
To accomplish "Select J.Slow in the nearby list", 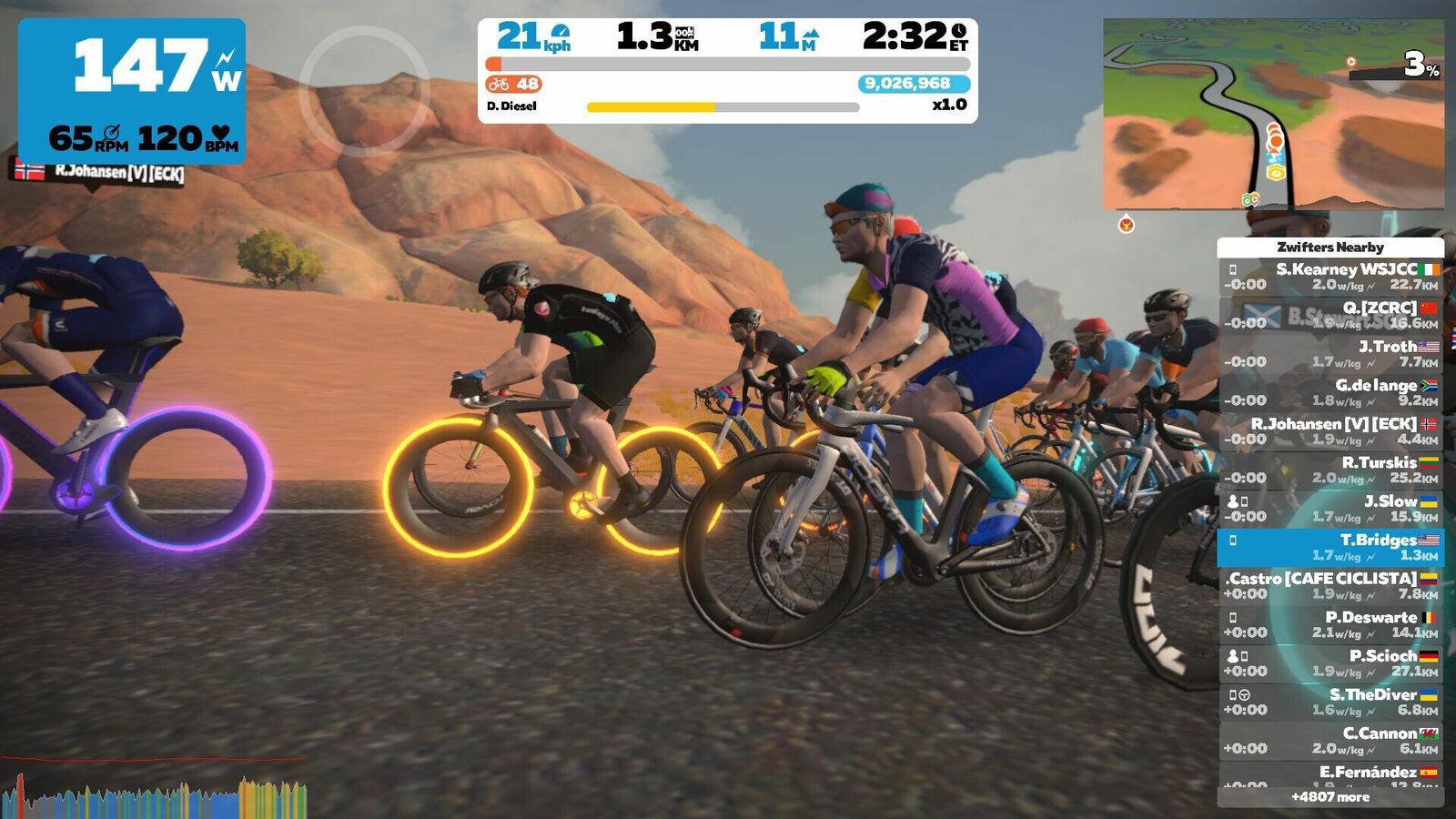I will pos(1330,509).
